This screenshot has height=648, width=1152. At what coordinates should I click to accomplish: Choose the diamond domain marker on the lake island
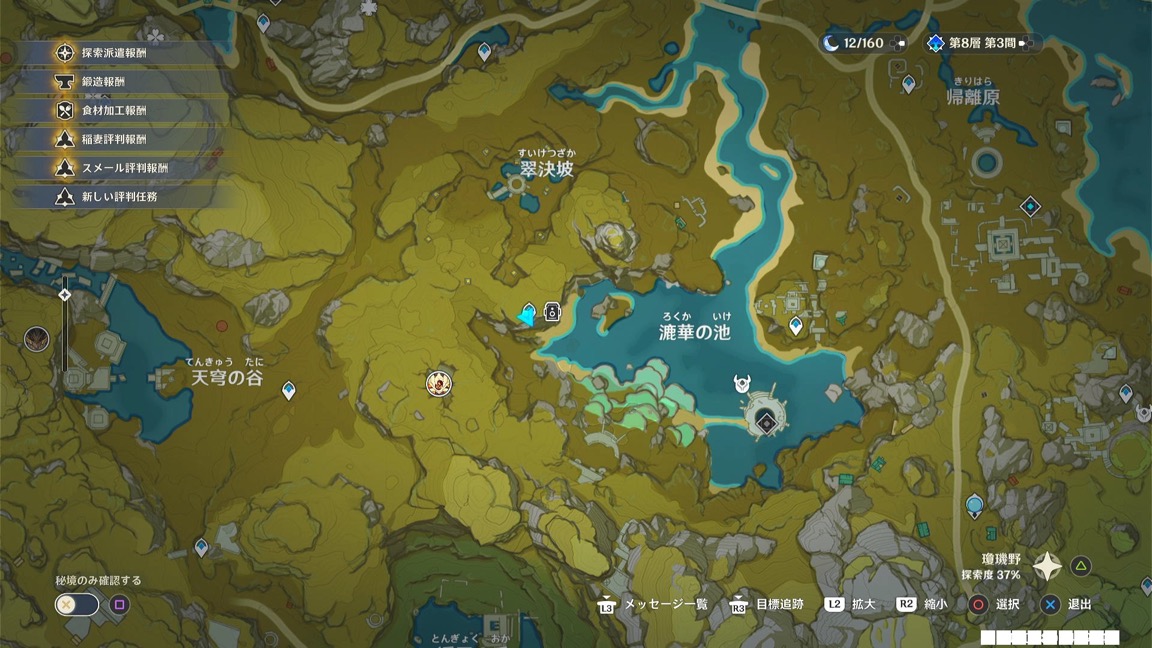click(766, 421)
